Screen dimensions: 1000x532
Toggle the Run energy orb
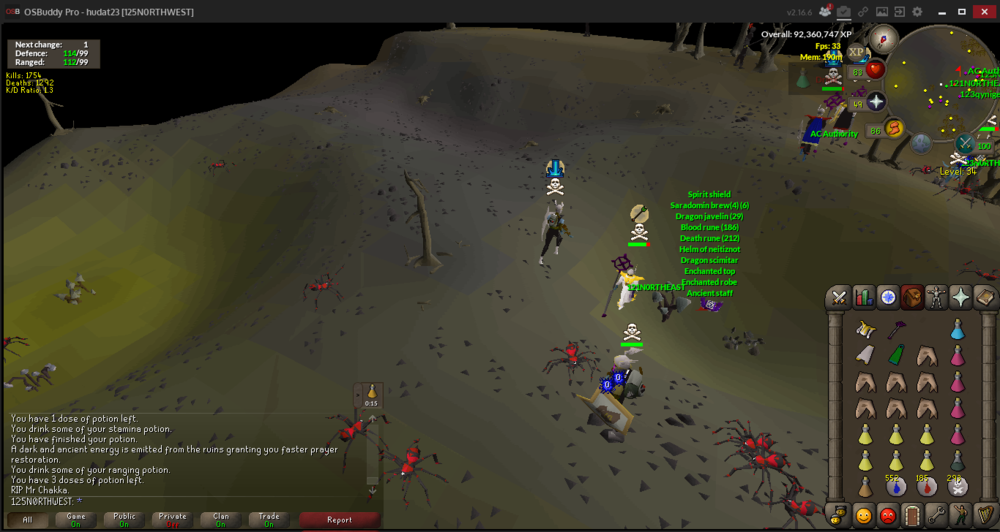pyautogui.click(x=894, y=128)
